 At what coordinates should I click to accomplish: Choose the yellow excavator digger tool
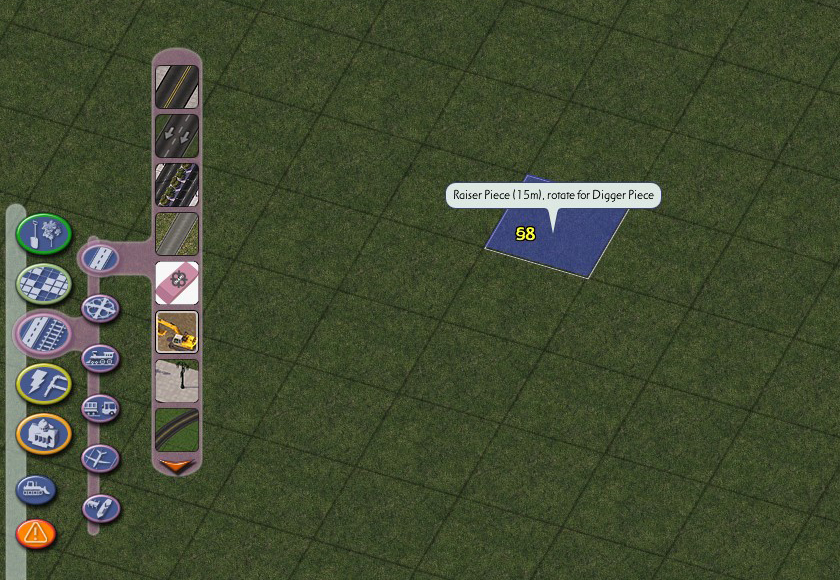177,332
